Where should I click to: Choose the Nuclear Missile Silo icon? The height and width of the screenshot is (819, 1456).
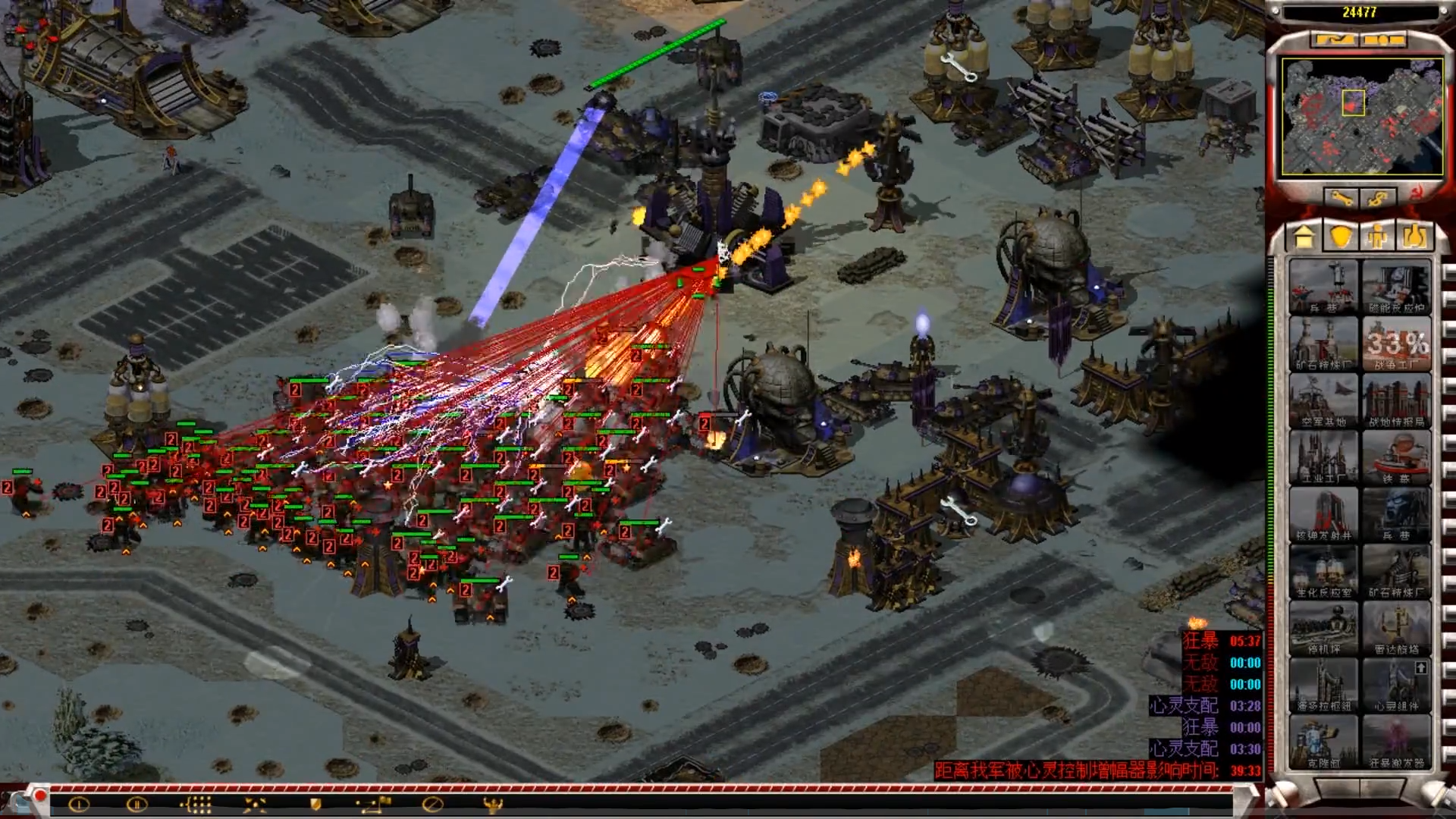[x=1323, y=515]
